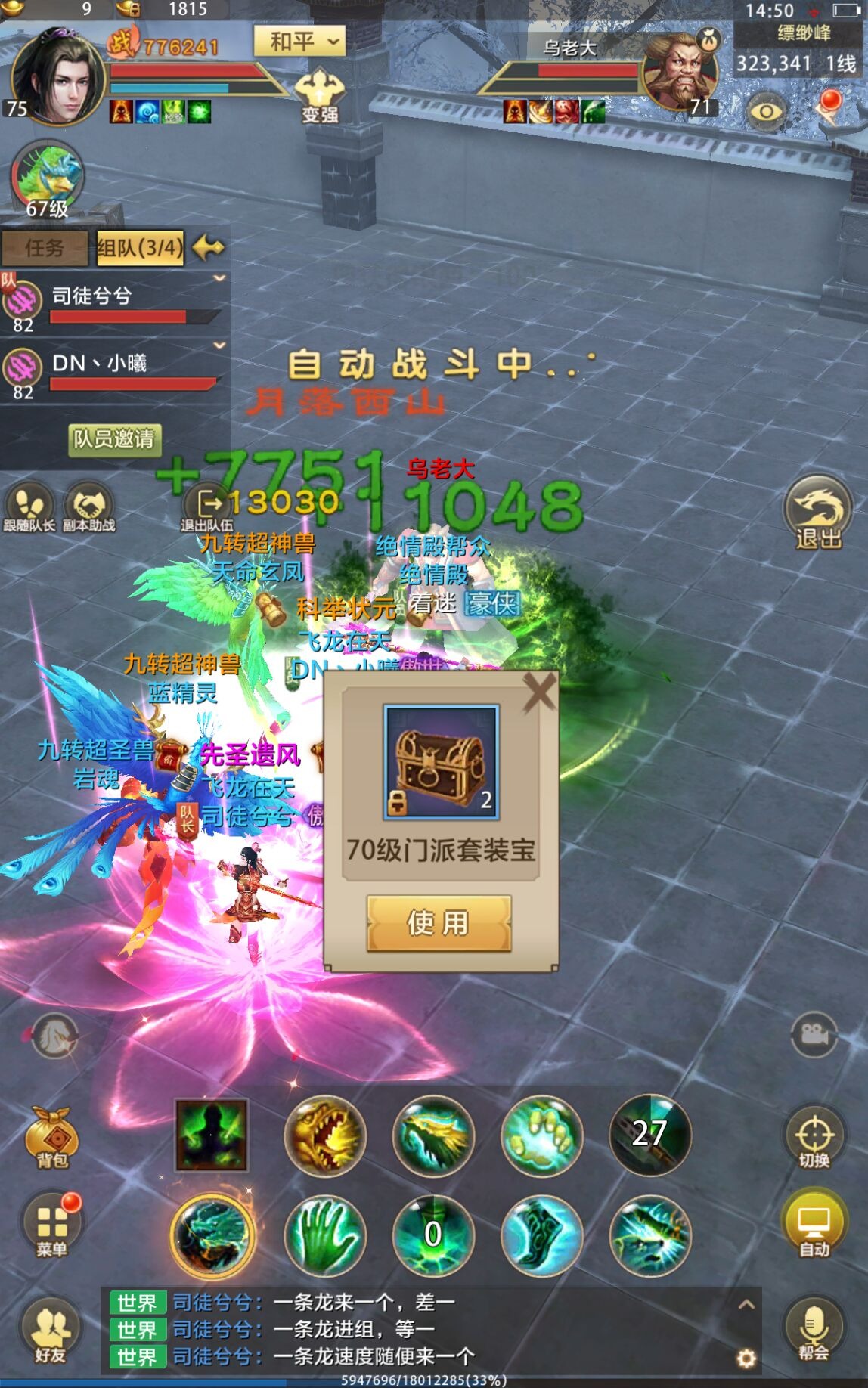Open the 副本助战 dungeon assist
The height and width of the screenshot is (1388, 868).
coord(88,508)
